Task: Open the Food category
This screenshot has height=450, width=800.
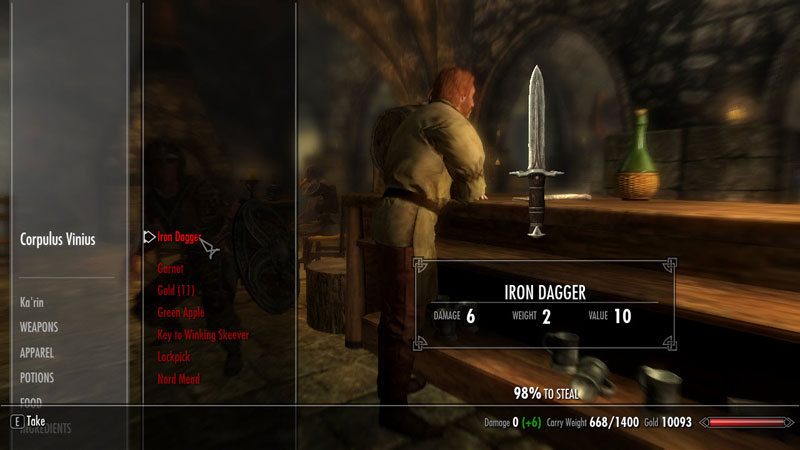Action: [x=32, y=403]
